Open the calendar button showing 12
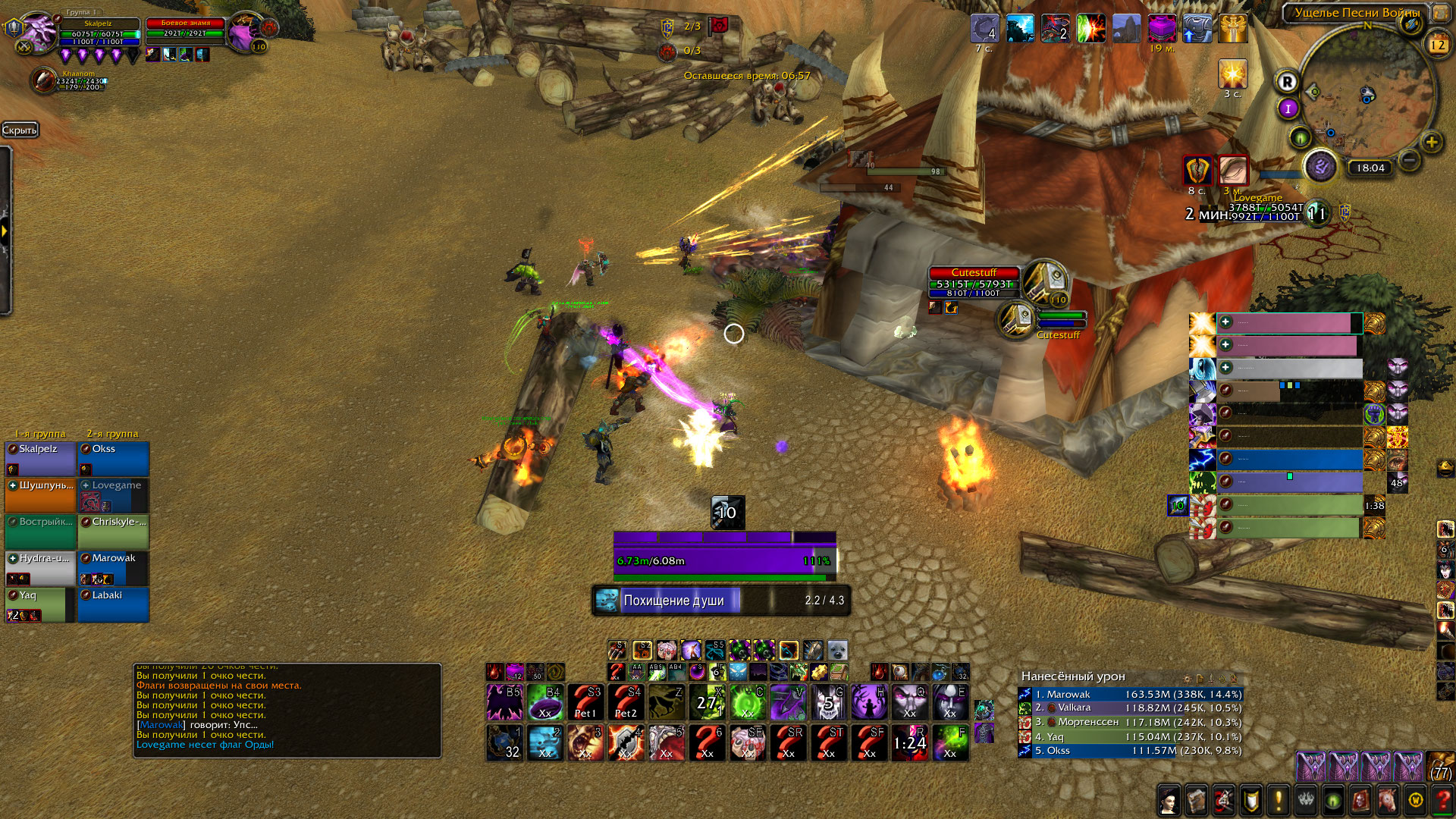This screenshot has width=1456, height=819. pyautogui.click(x=1437, y=44)
